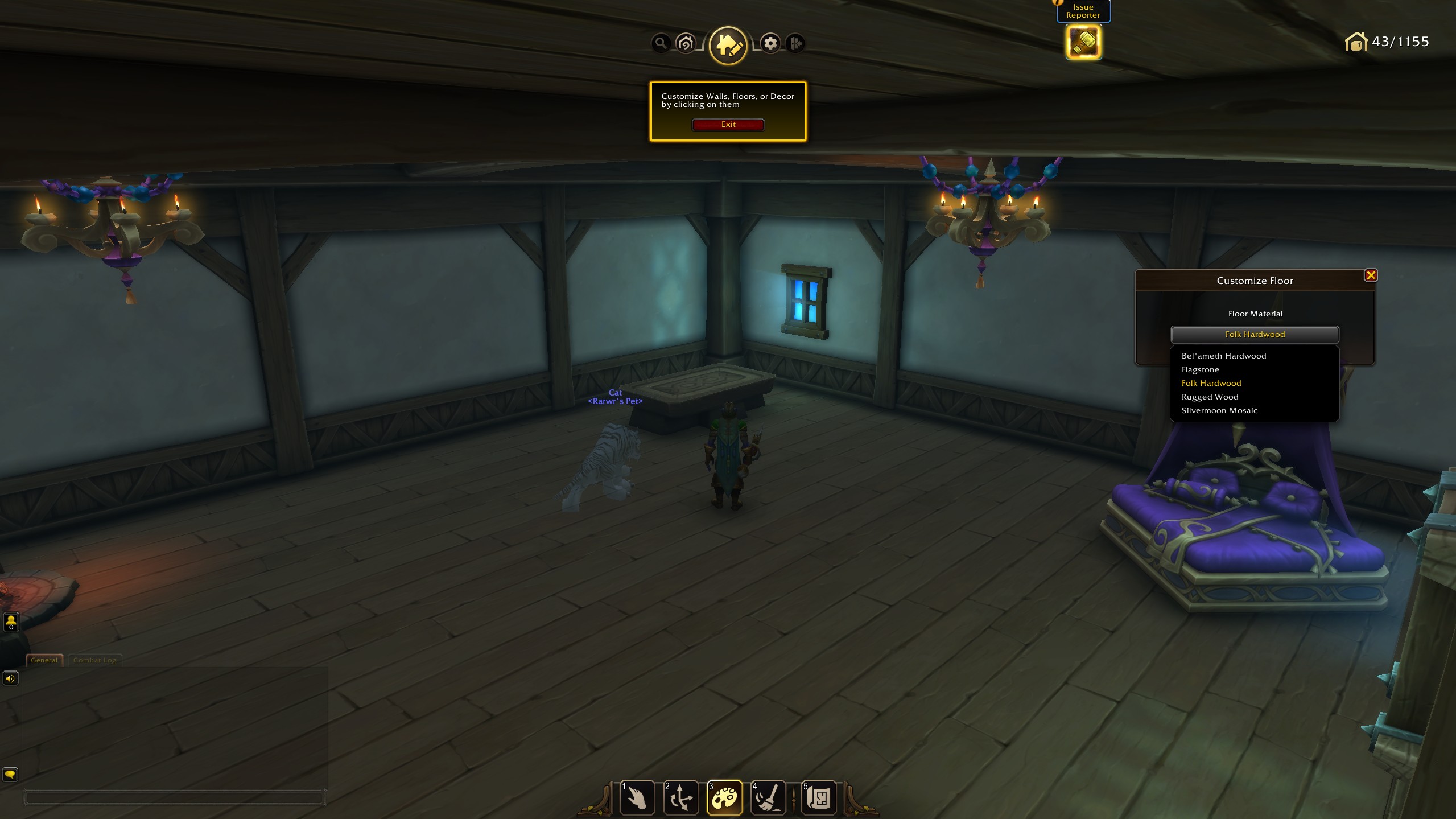Open the housing search tool

click(x=660, y=43)
